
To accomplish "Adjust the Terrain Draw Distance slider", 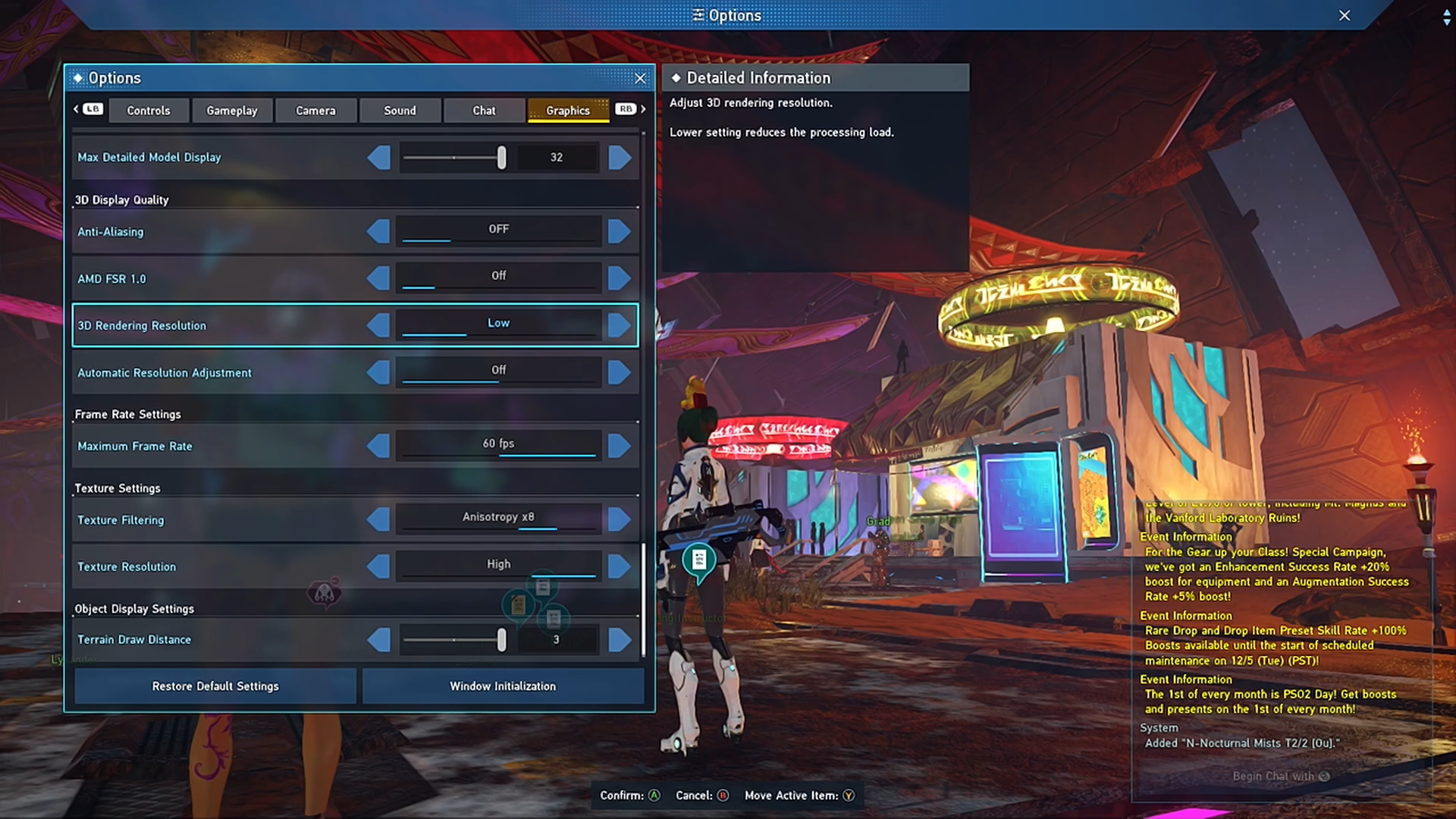I will tap(501, 640).
